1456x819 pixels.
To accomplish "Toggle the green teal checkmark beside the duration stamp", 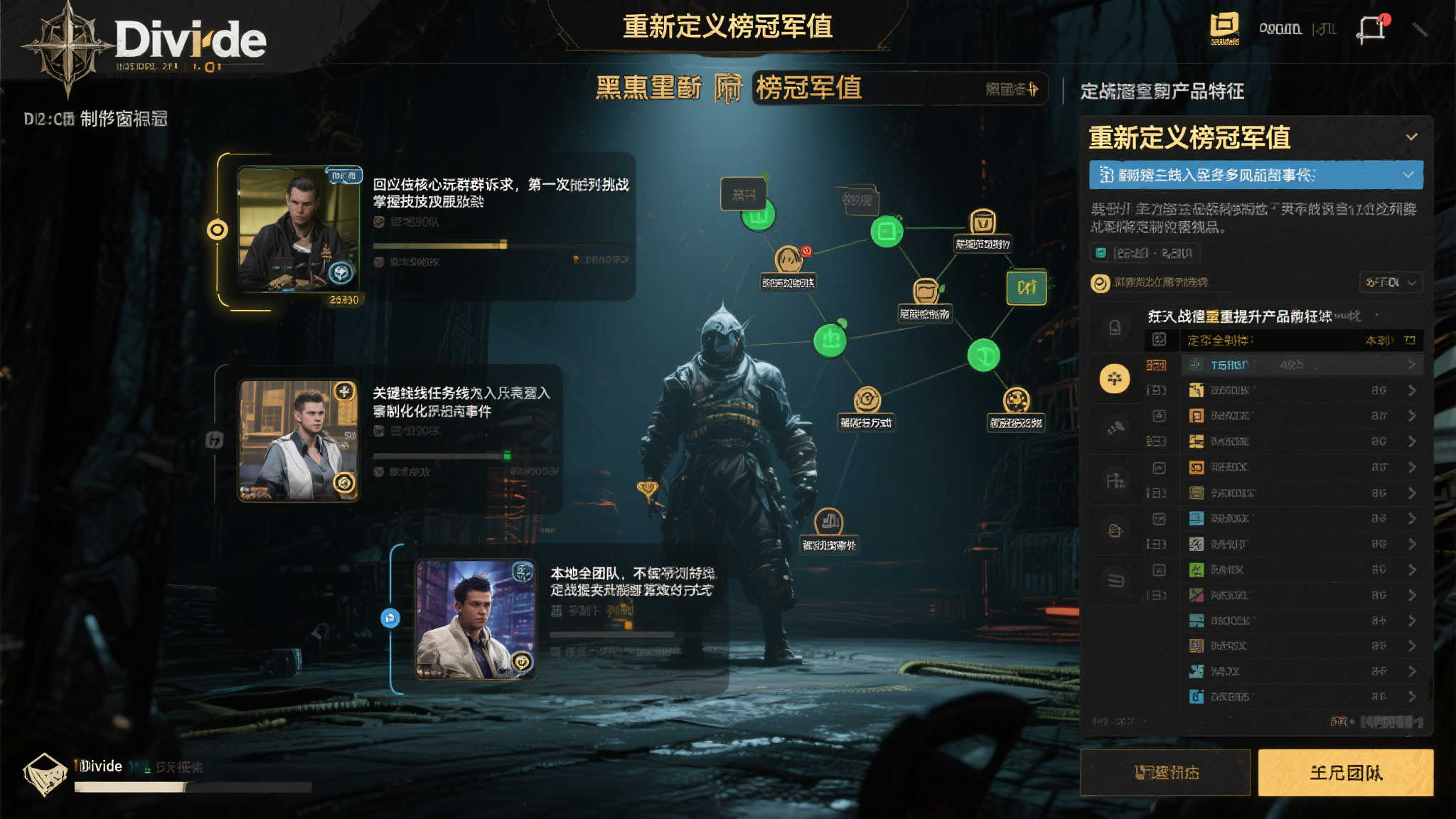I will point(1101,252).
